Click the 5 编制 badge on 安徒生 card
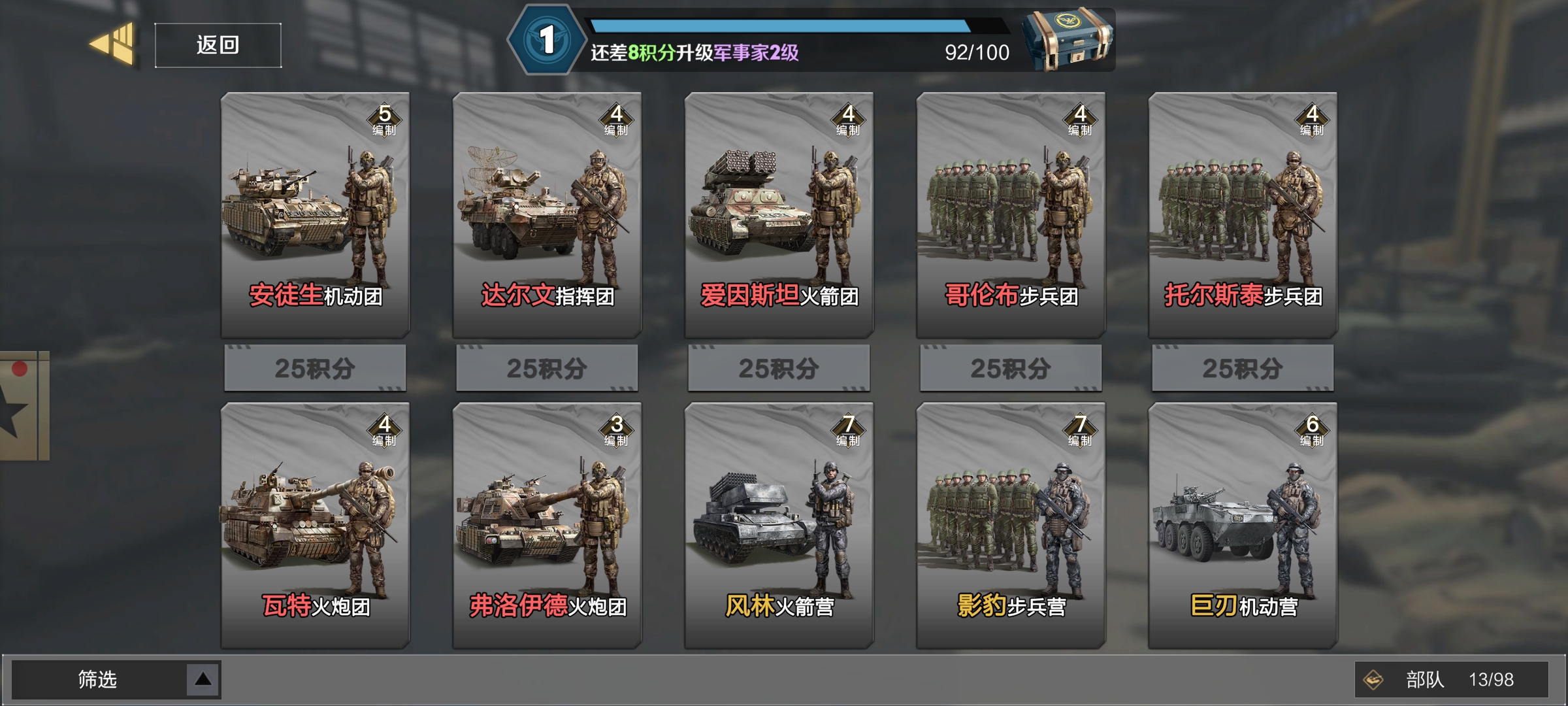This screenshot has height=706, width=1568. tap(384, 118)
